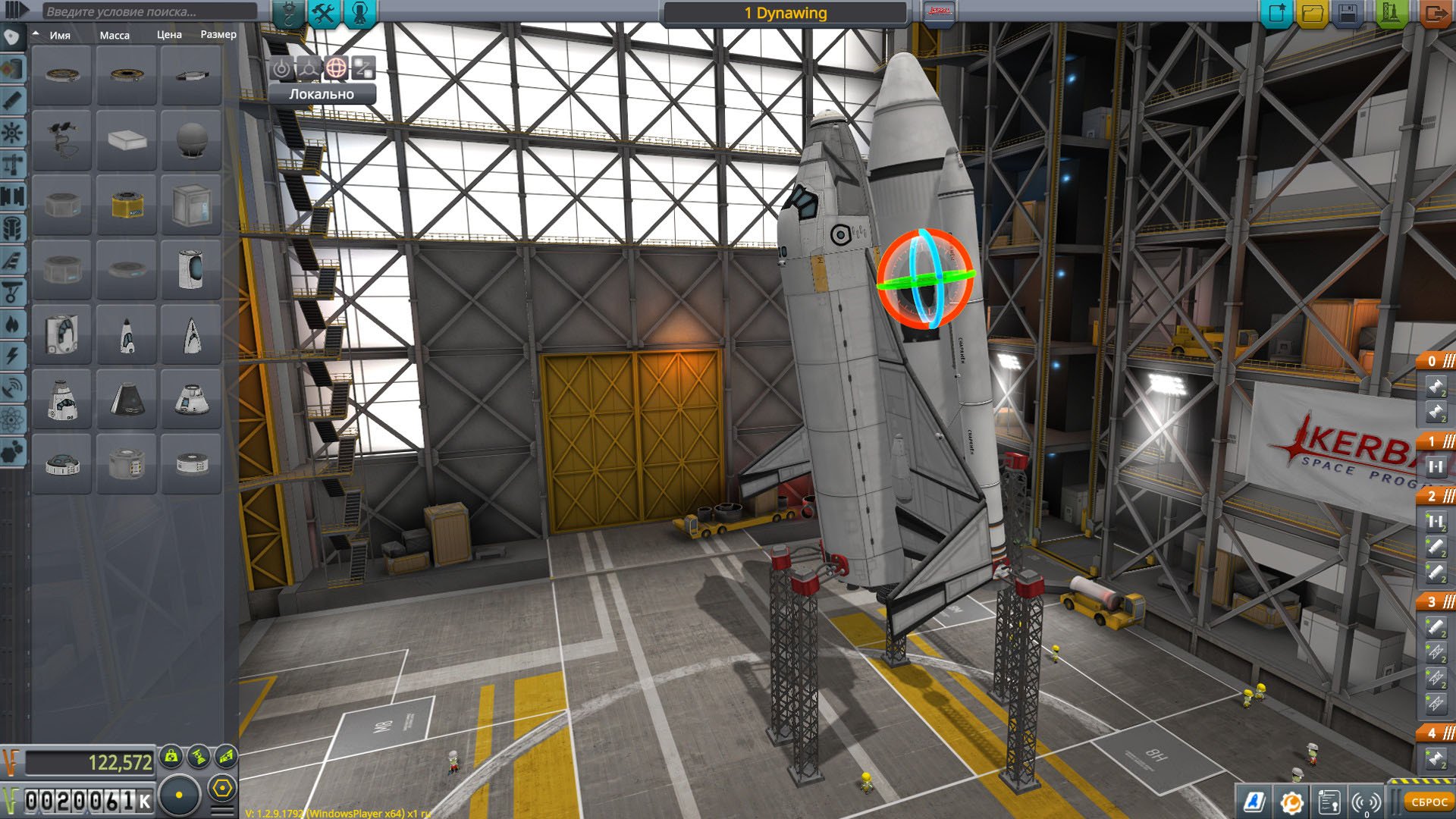This screenshot has height=819, width=1456.
Task: Launch the vessel with the green rocket button
Action: point(1392,13)
